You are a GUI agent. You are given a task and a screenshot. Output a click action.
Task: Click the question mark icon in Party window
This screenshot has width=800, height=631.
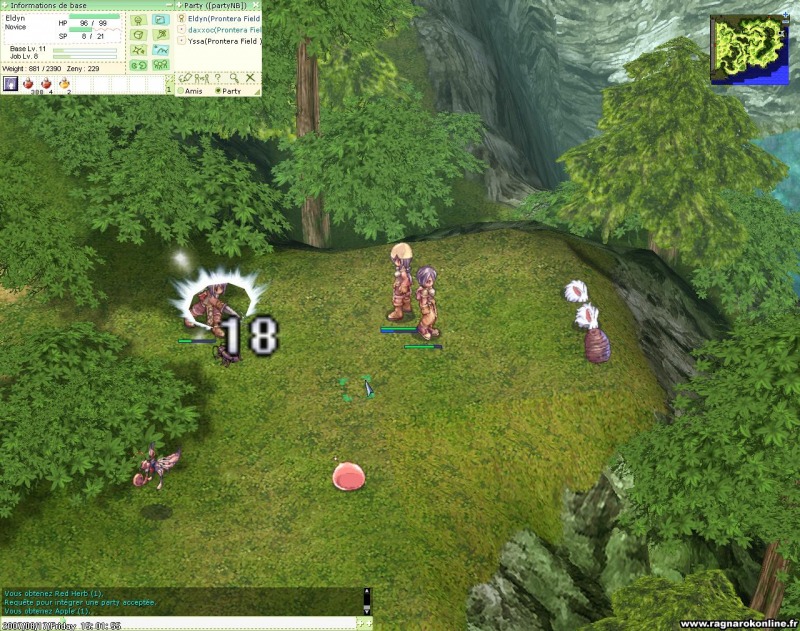(217, 77)
